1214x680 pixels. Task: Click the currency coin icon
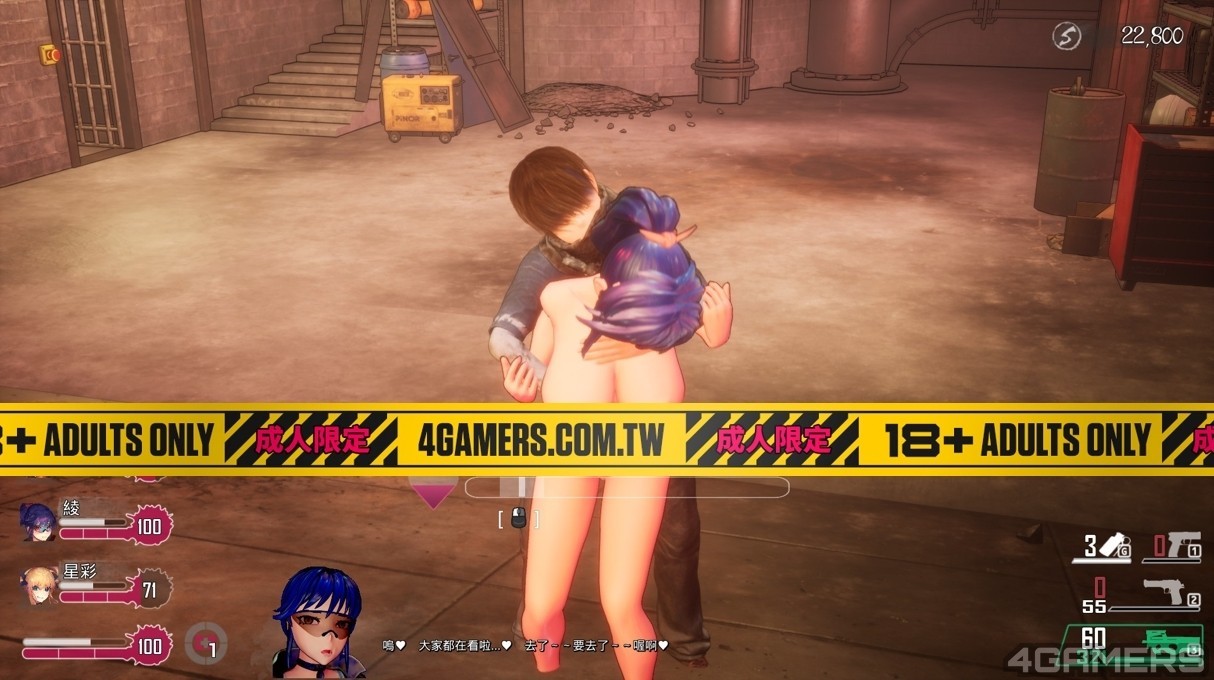pyautogui.click(x=1068, y=37)
